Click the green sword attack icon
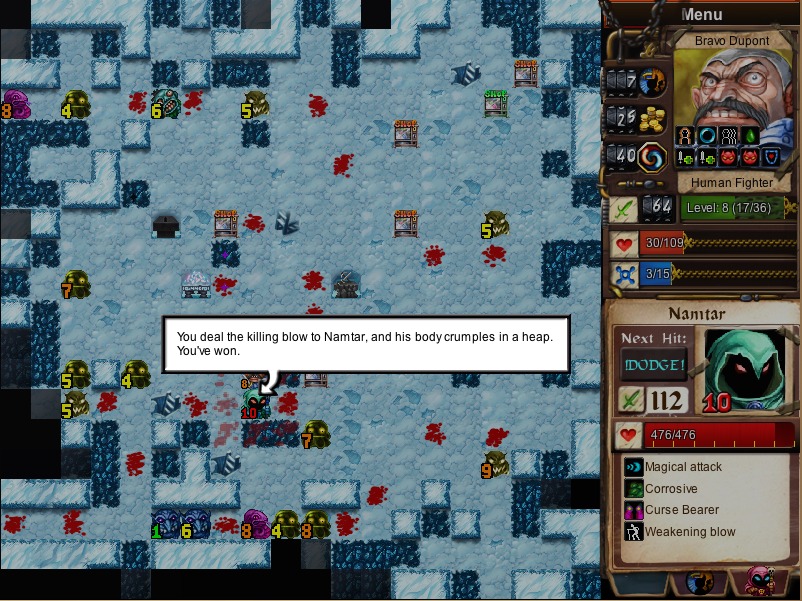Image resolution: width=802 pixels, height=601 pixels. [x=624, y=209]
